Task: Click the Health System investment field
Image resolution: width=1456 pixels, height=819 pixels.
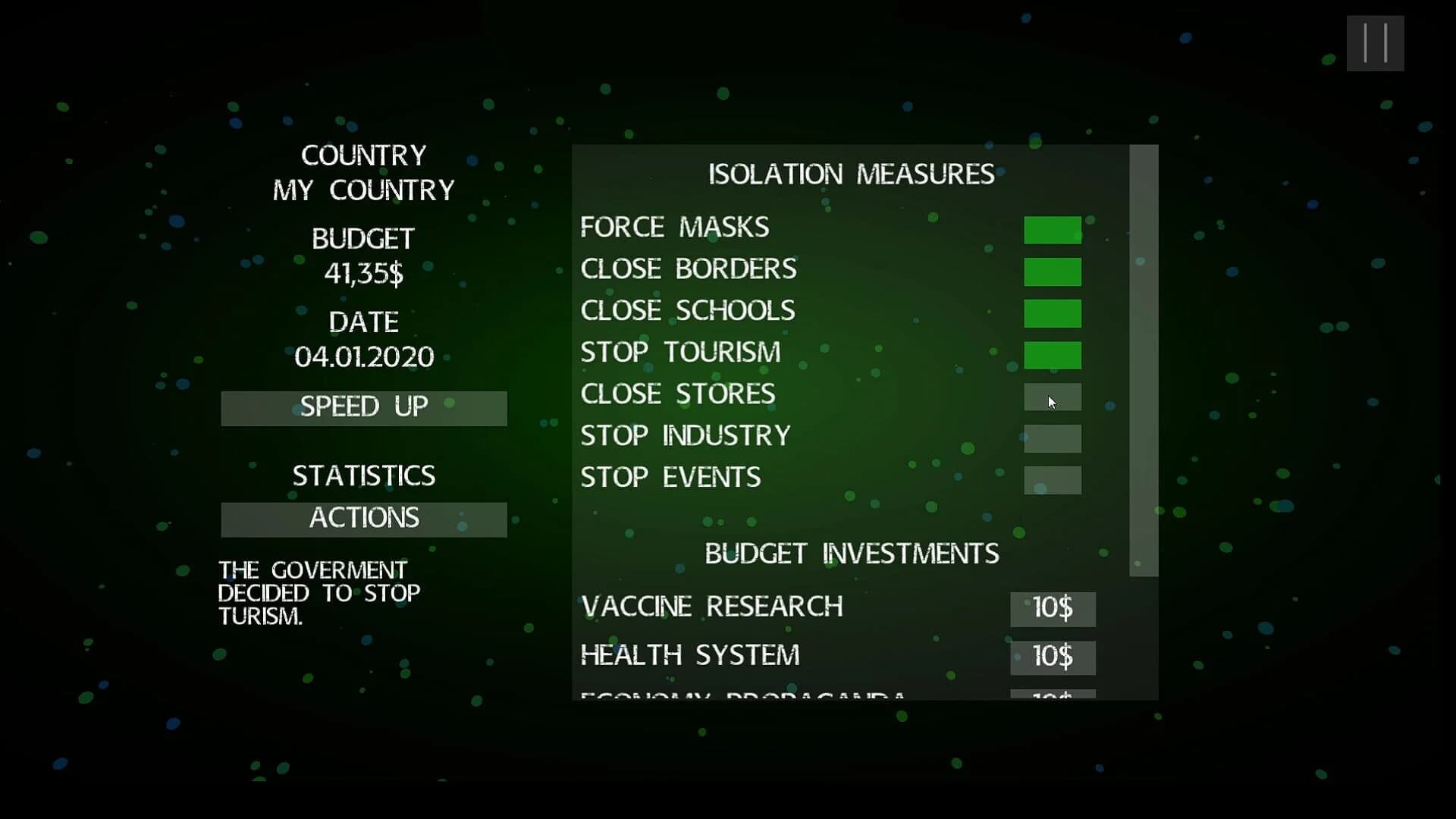Action: pos(1053,657)
